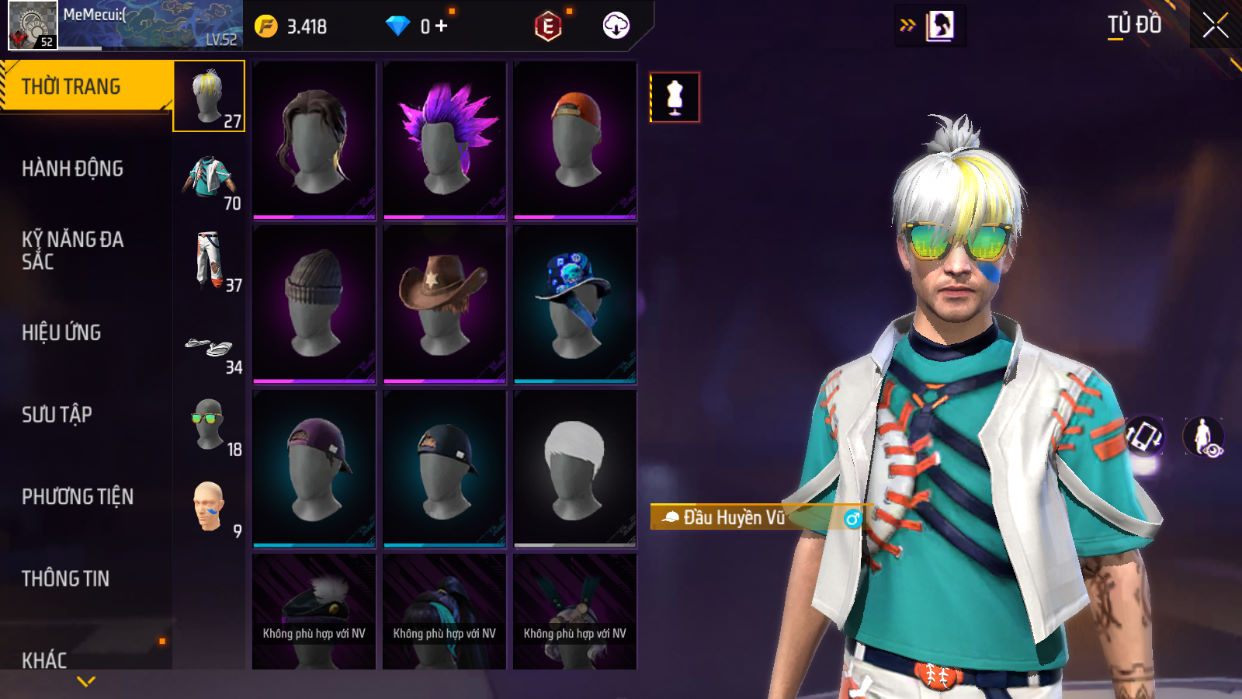Click the mannequin outfit preset icon
The height and width of the screenshot is (699, 1242).
pos(675,98)
